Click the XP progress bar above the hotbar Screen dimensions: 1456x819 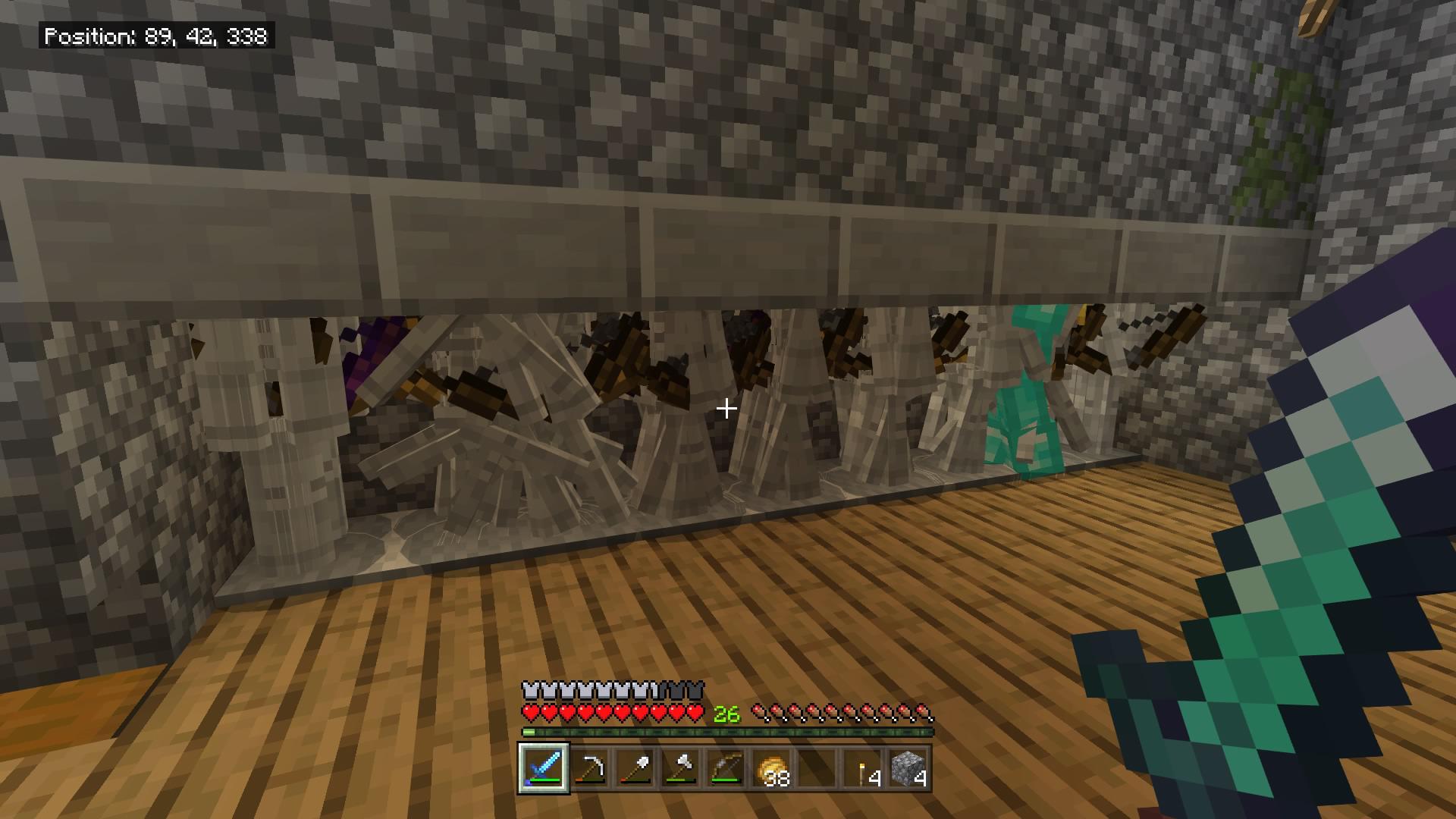coord(726,732)
